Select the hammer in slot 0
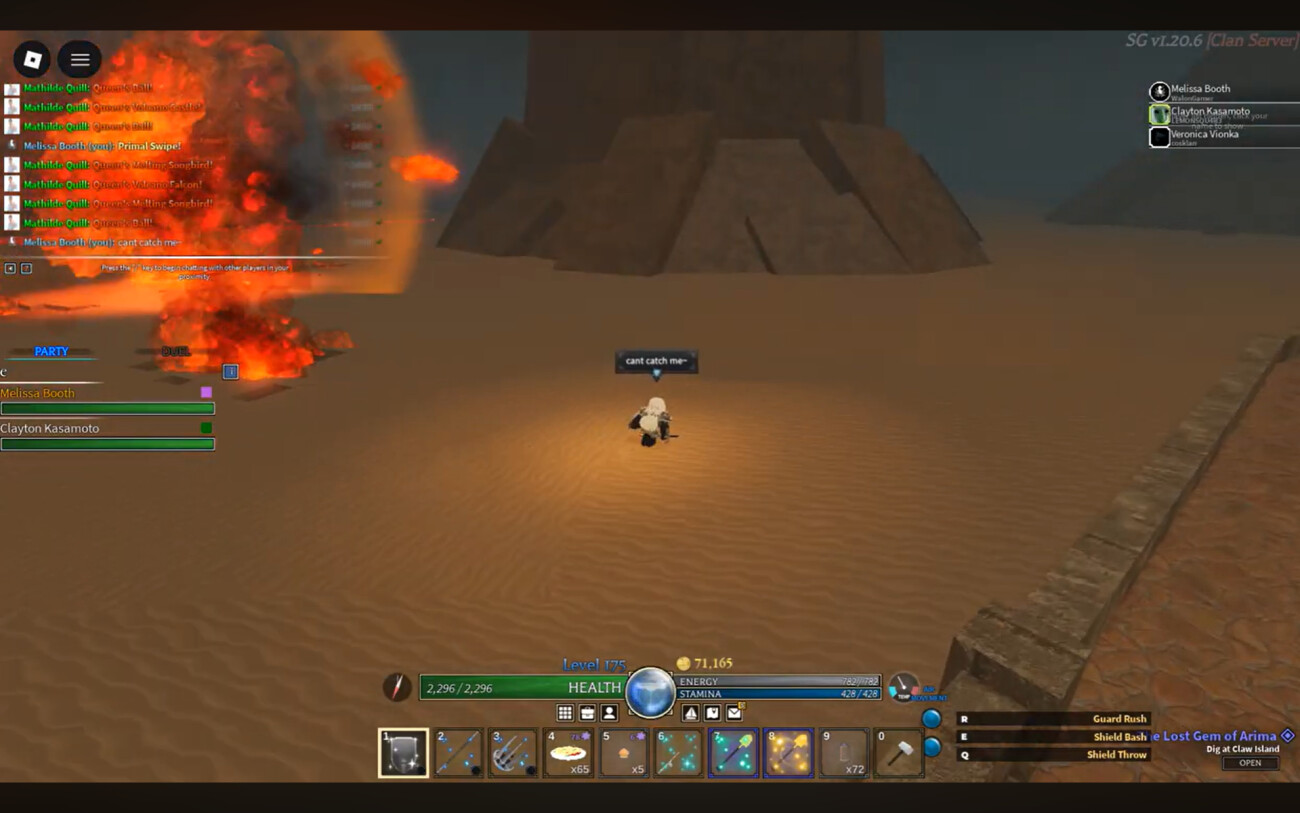This screenshot has width=1300, height=813. [x=898, y=753]
